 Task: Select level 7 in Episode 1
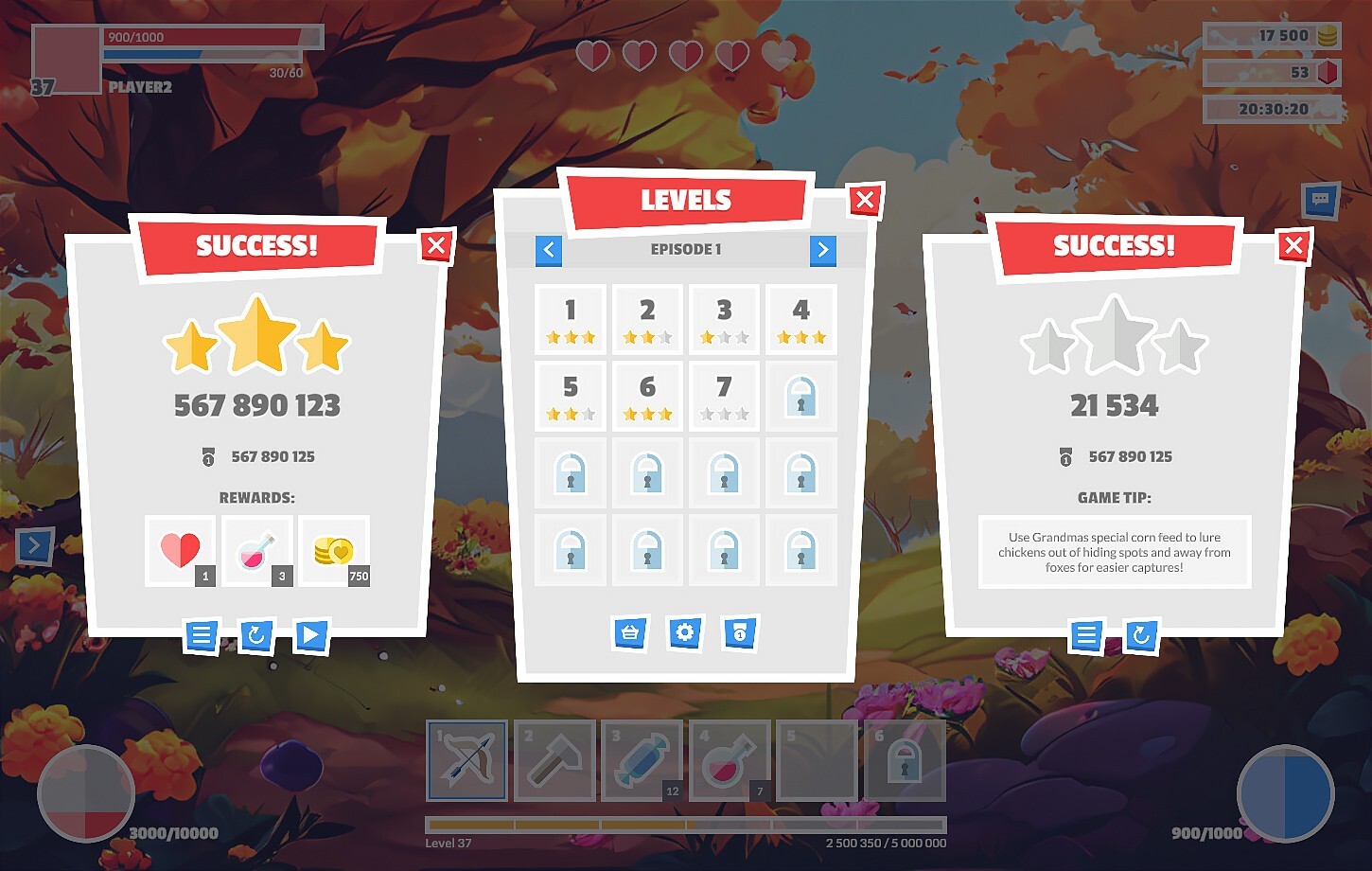pyautogui.click(x=724, y=395)
